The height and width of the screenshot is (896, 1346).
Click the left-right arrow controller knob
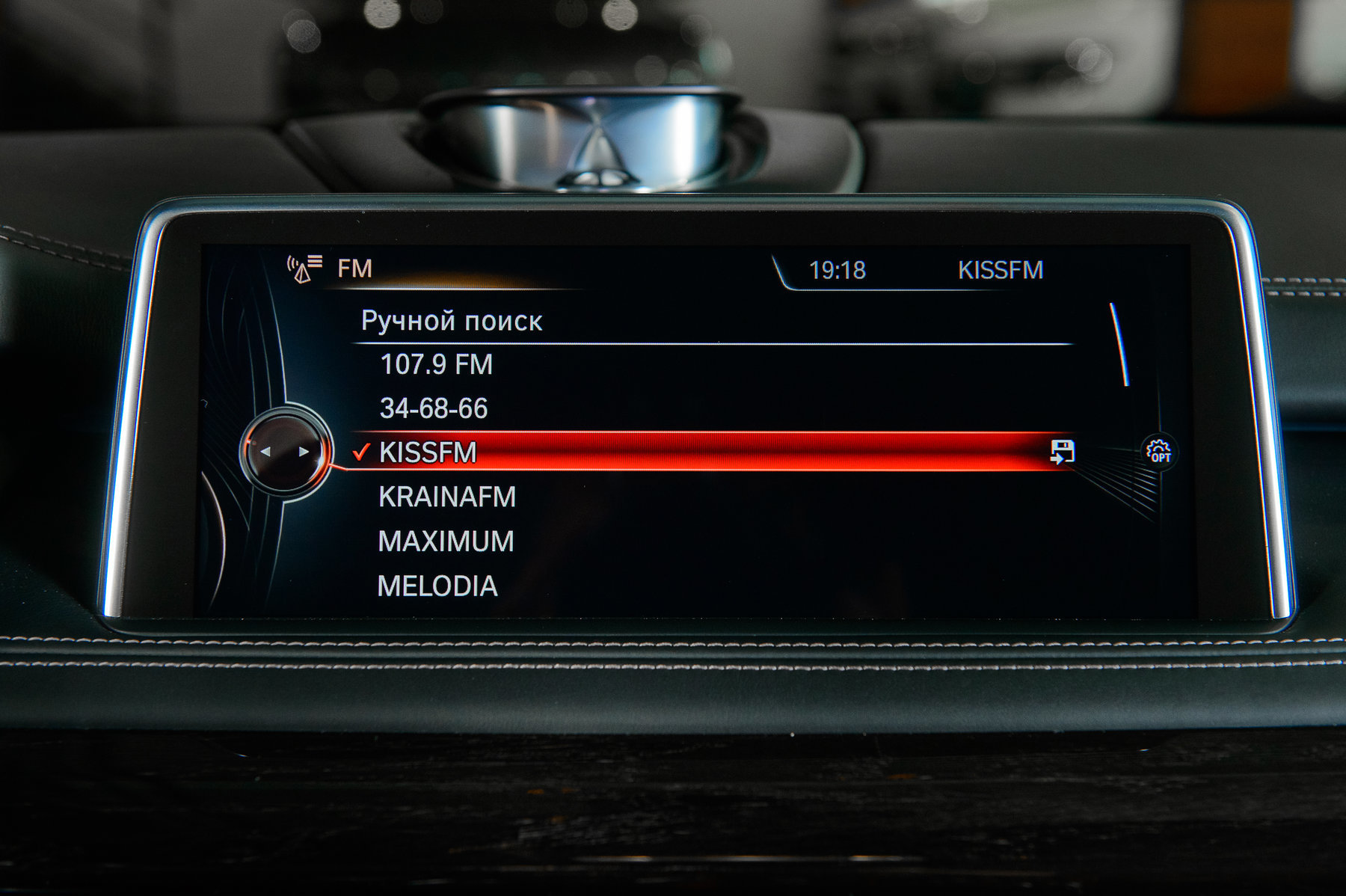point(284,451)
